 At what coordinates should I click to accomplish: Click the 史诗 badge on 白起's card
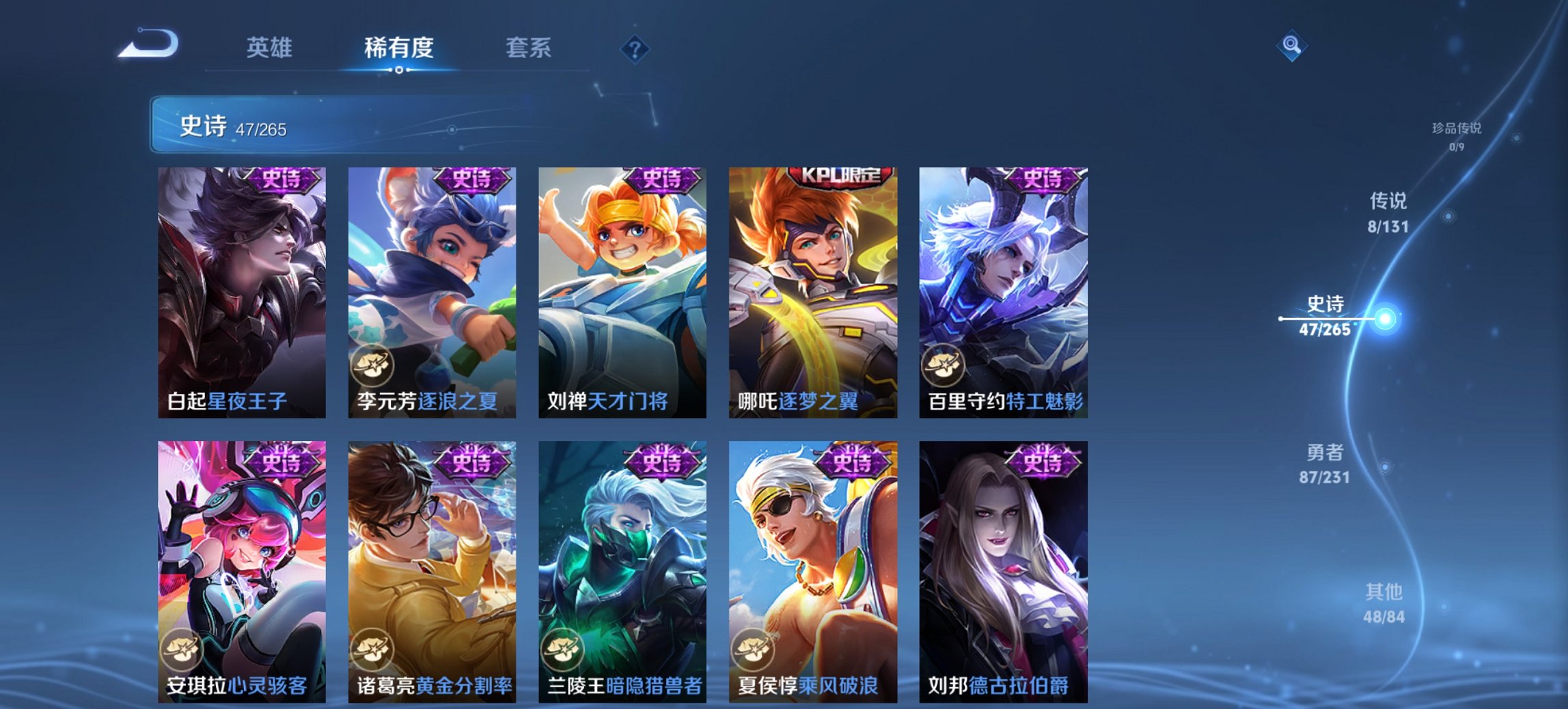pyautogui.click(x=281, y=179)
